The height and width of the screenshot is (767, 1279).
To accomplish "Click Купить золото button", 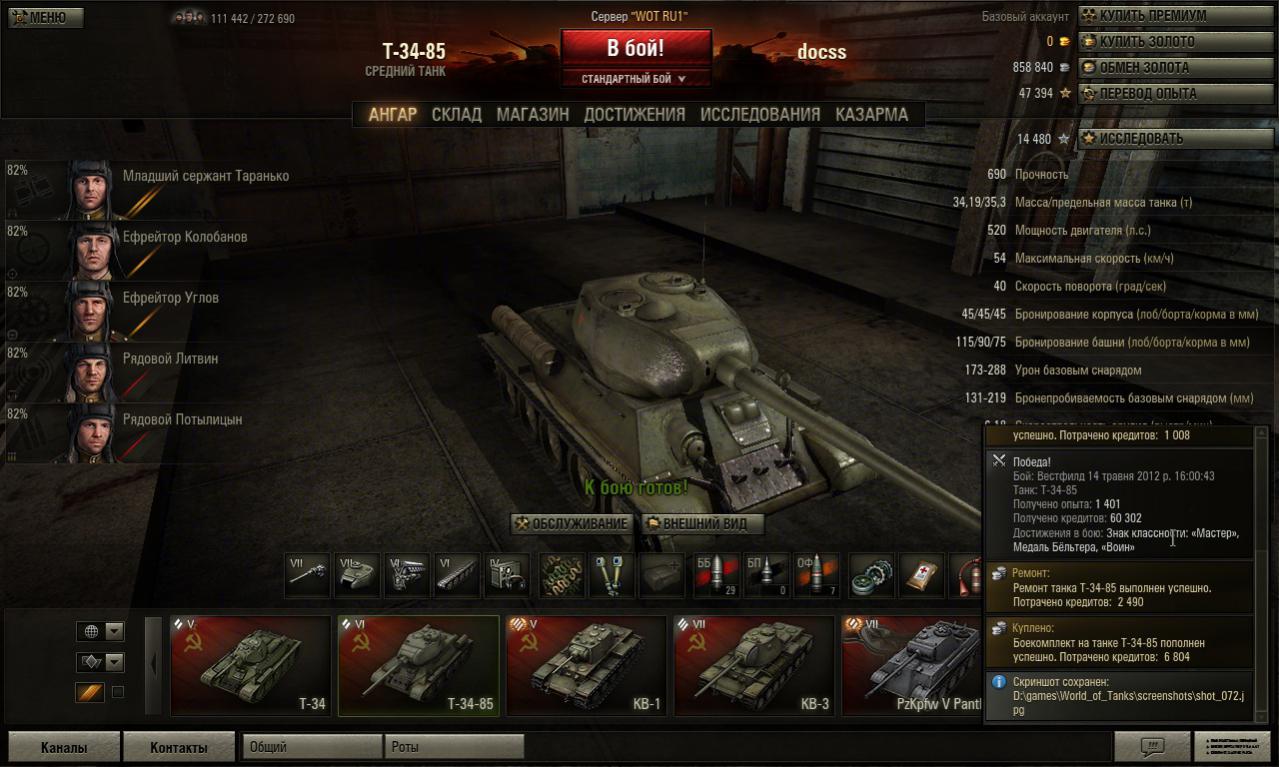I will click(x=1174, y=42).
